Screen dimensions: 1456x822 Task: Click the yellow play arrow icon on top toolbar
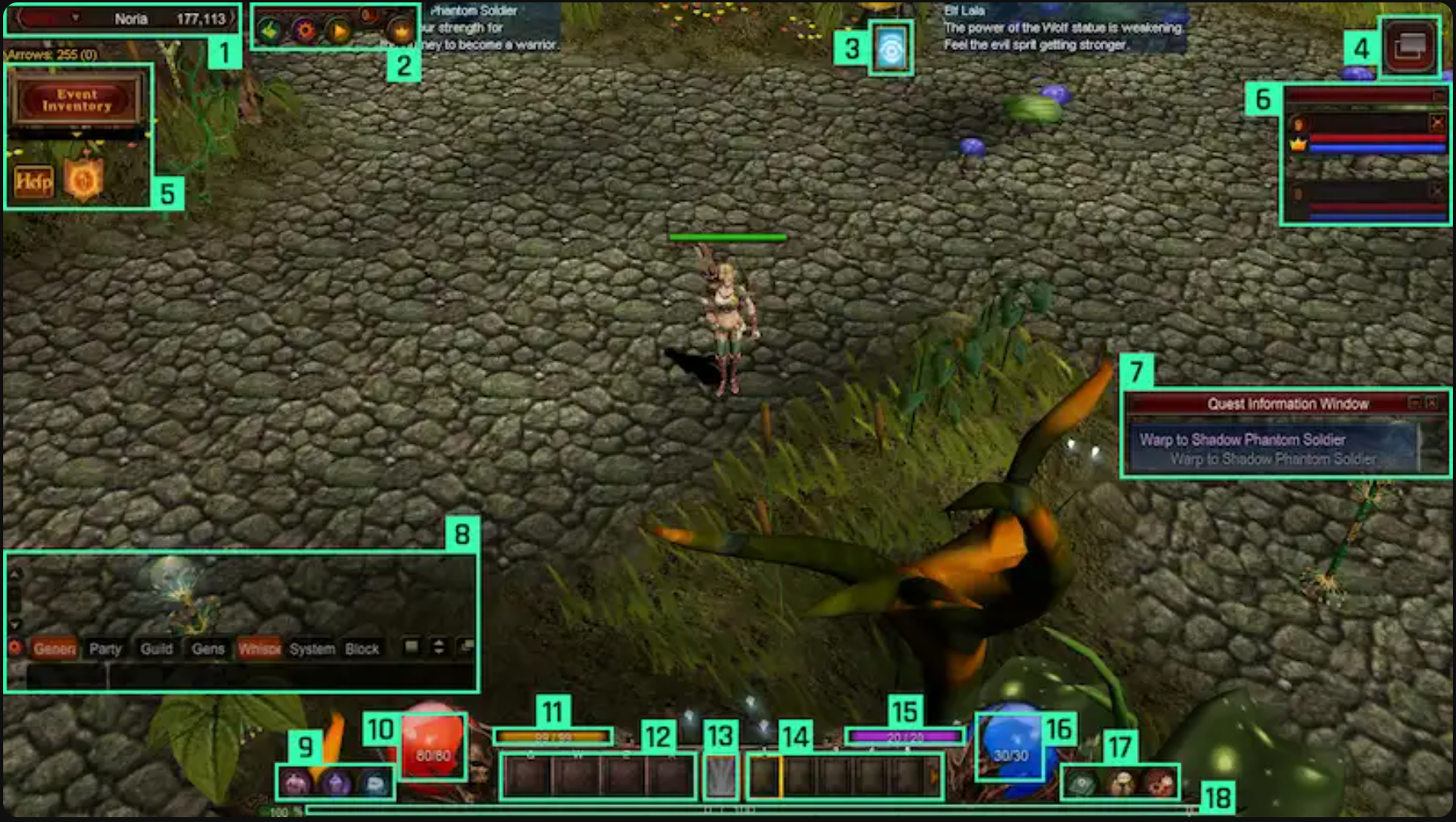339,29
